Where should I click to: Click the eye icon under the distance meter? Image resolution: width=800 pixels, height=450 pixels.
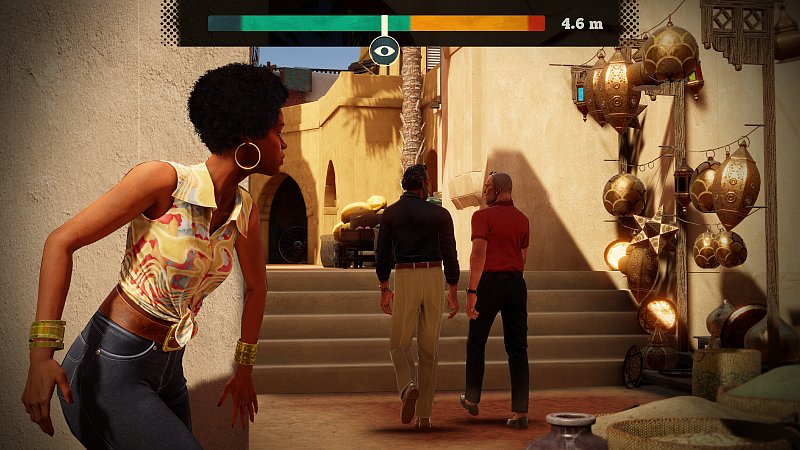click(384, 49)
